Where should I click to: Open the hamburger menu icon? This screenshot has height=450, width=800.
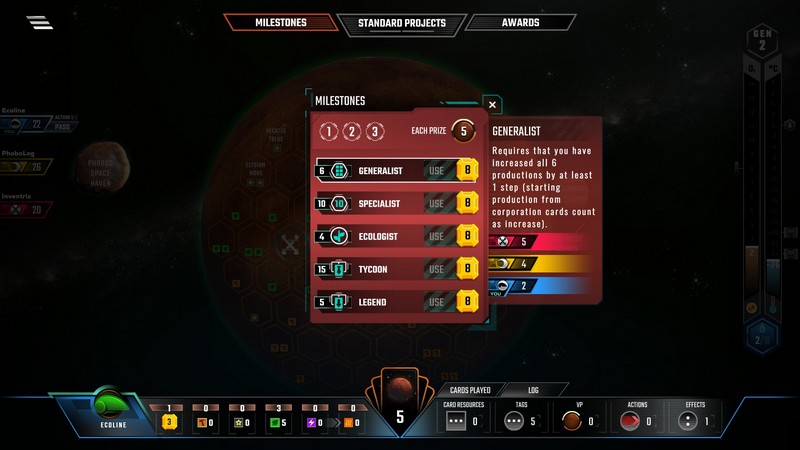pyautogui.click(x=40, y=22)
